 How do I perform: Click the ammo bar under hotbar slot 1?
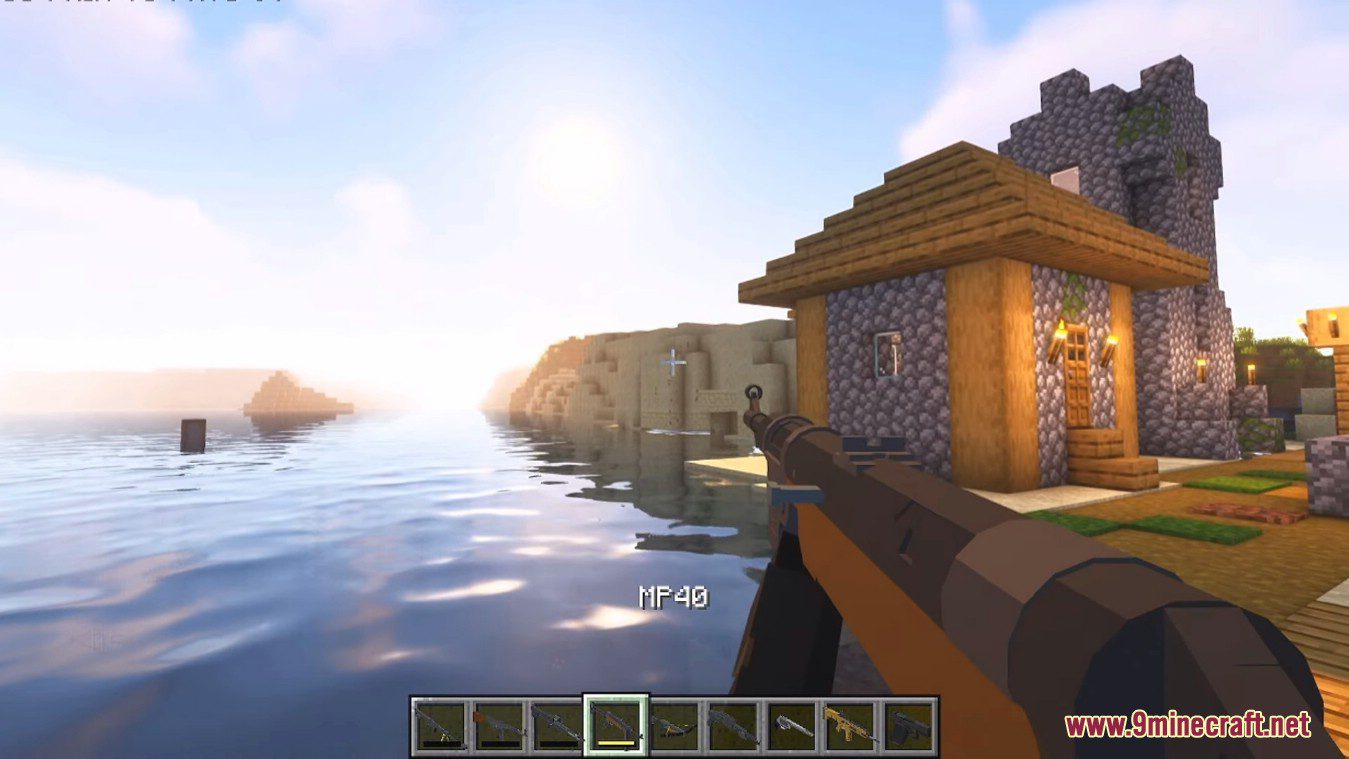[440, 744]
